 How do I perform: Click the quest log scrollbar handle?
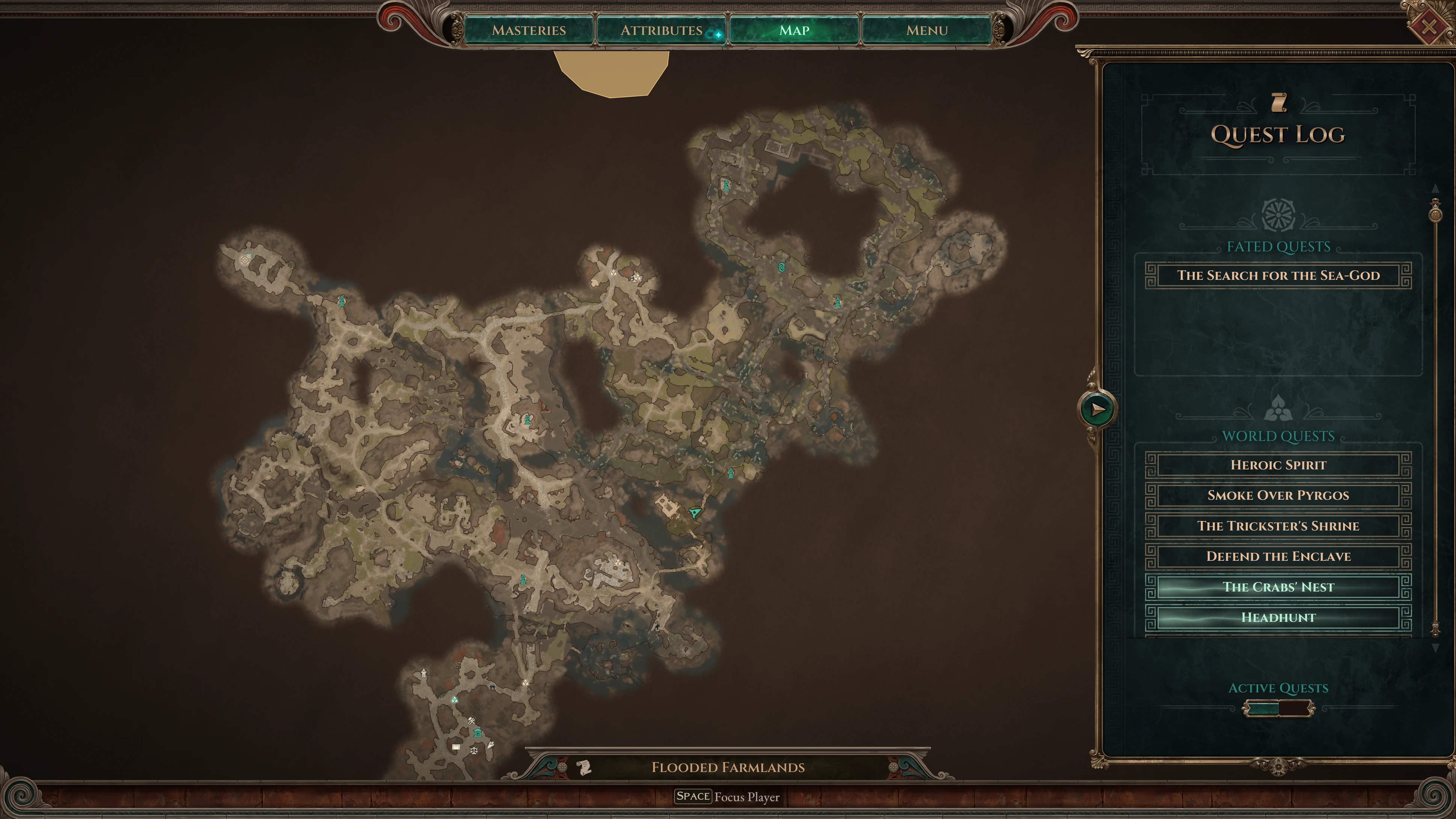[x=1435, y=214]
